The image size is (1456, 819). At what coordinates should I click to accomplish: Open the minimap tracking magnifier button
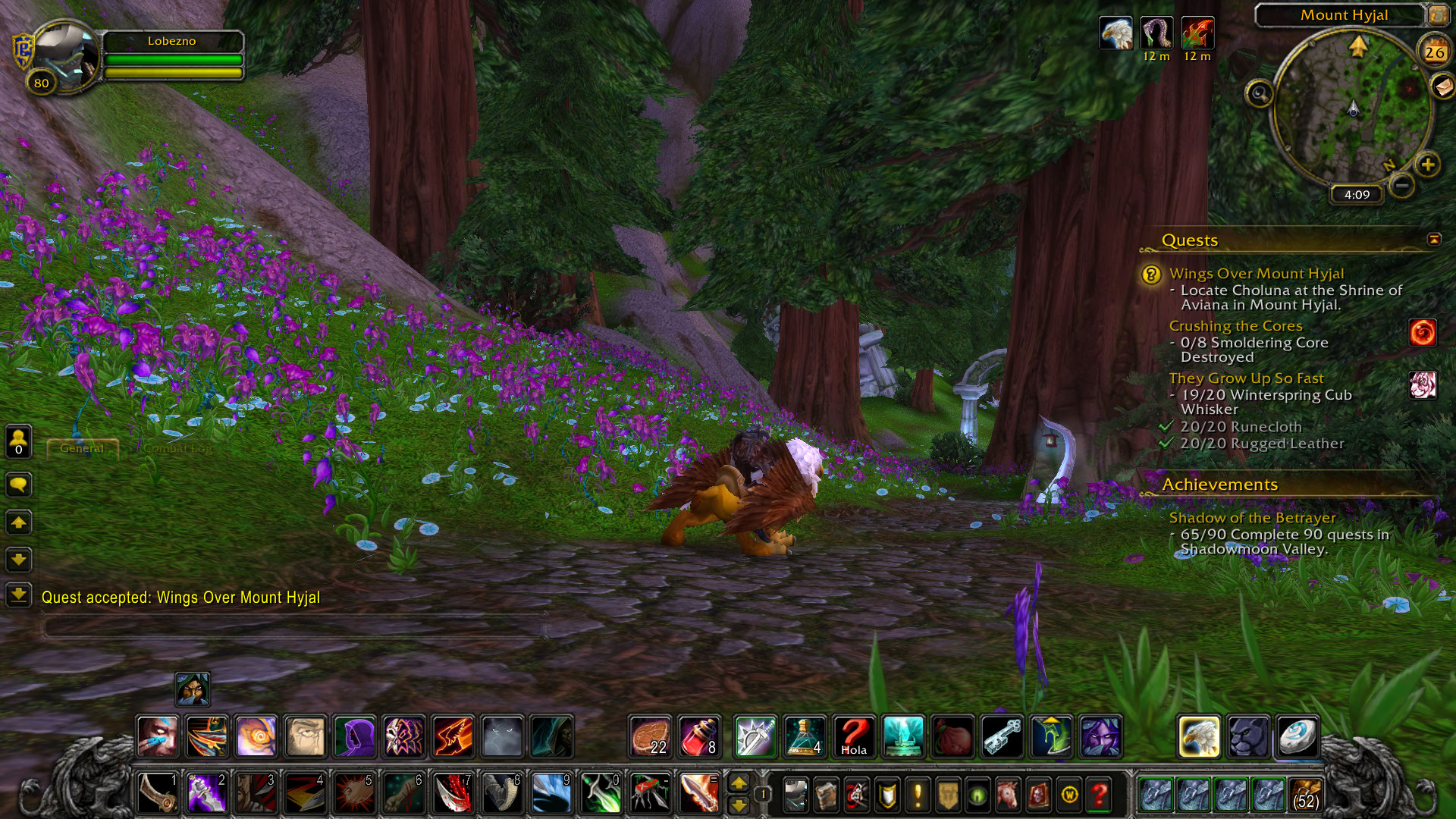point(1260,94)
